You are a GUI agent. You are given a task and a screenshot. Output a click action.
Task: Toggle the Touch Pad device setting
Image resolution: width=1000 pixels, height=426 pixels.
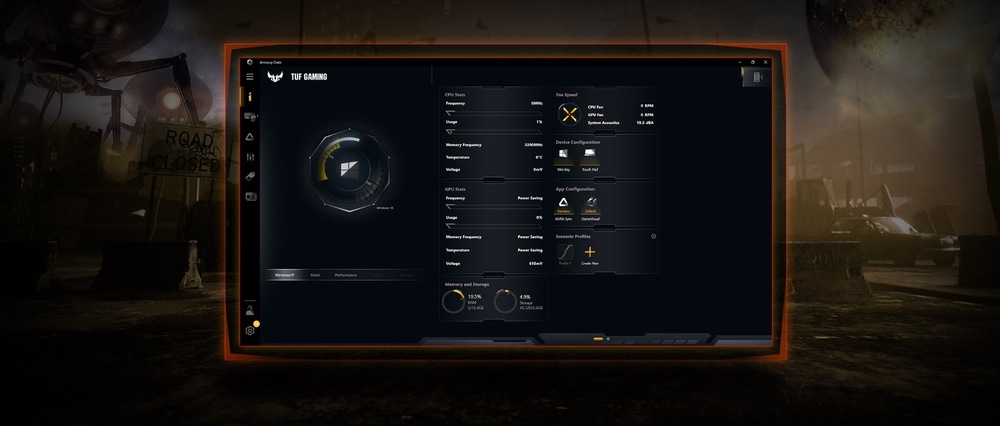tap(590, 156)
